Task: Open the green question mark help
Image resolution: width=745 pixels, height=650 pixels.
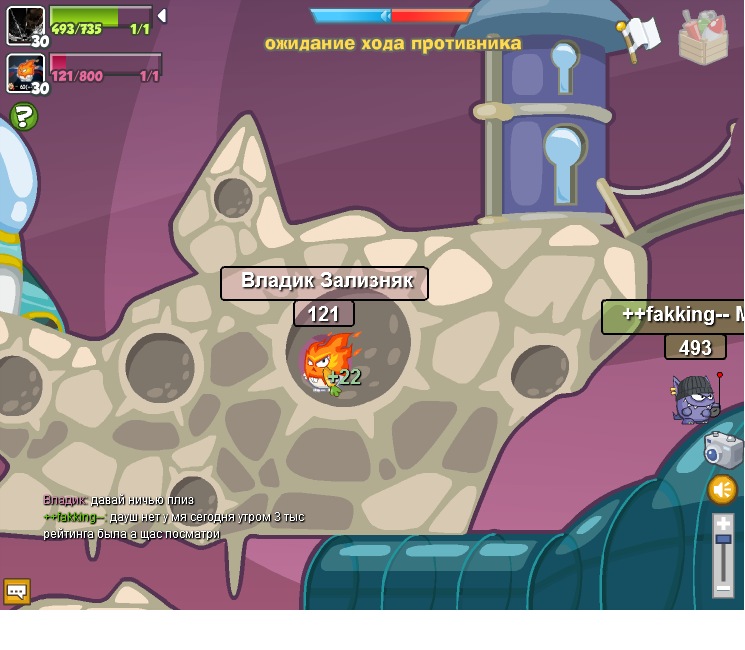Action: [24, 117]
